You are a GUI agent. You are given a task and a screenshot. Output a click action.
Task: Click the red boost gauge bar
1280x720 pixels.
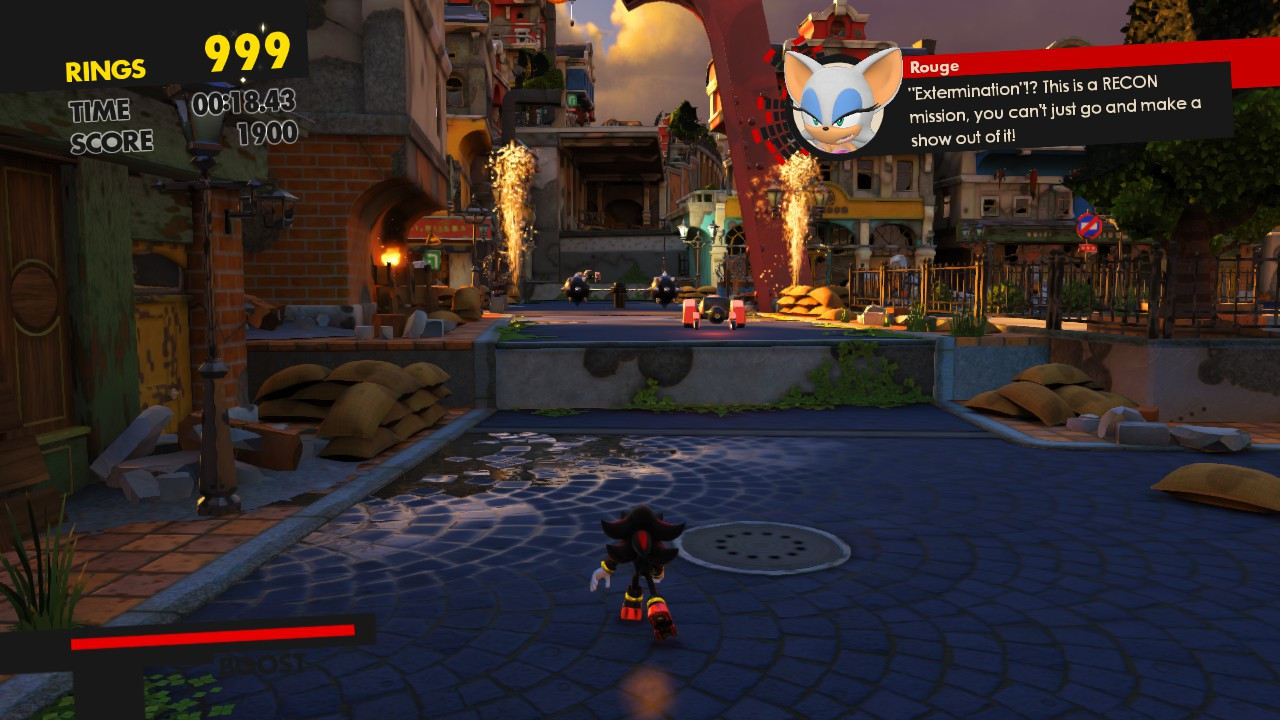(210, 634)
